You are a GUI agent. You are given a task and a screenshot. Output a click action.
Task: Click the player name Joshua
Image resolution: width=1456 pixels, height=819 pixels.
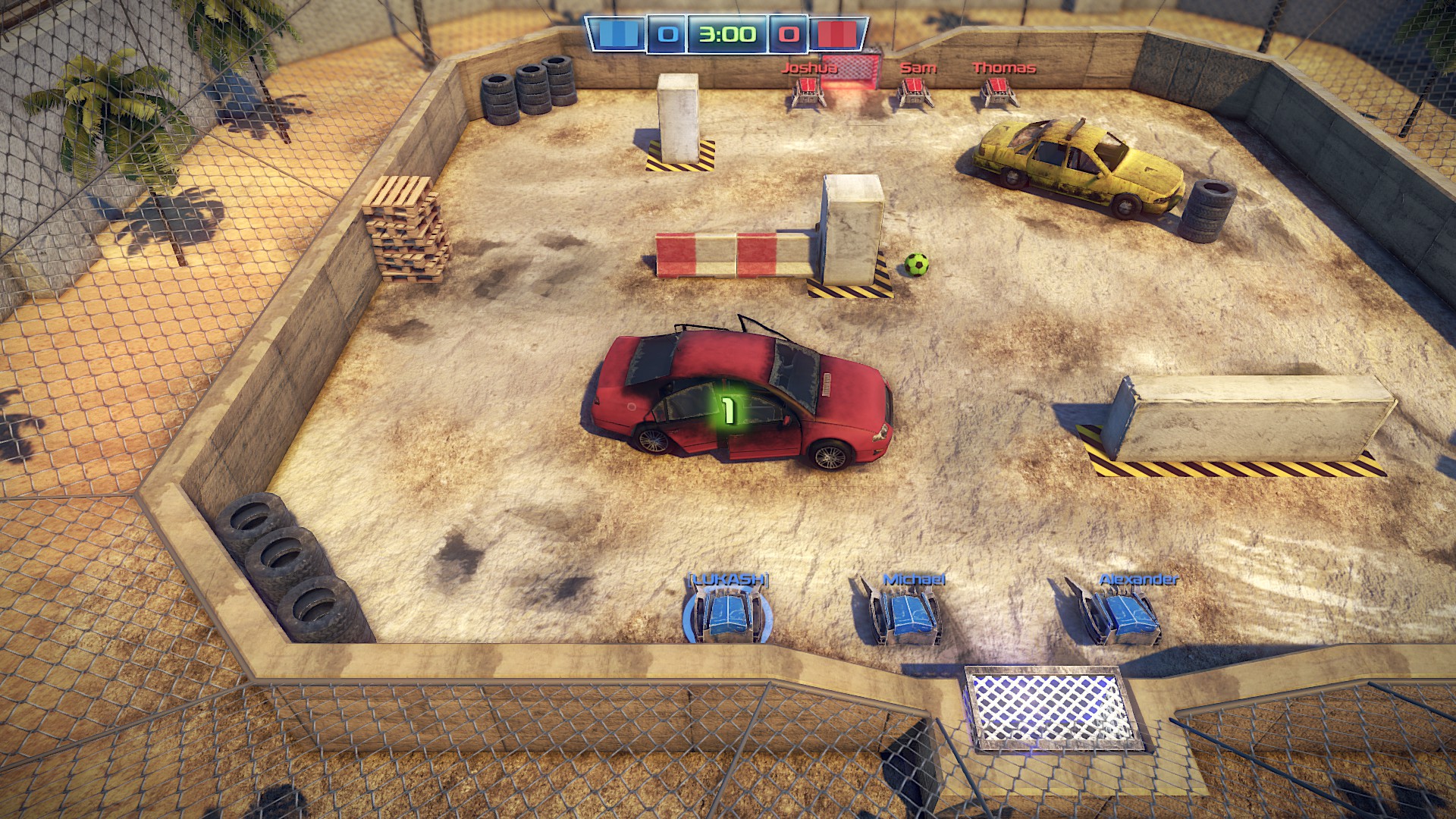[x=808, y=67]
